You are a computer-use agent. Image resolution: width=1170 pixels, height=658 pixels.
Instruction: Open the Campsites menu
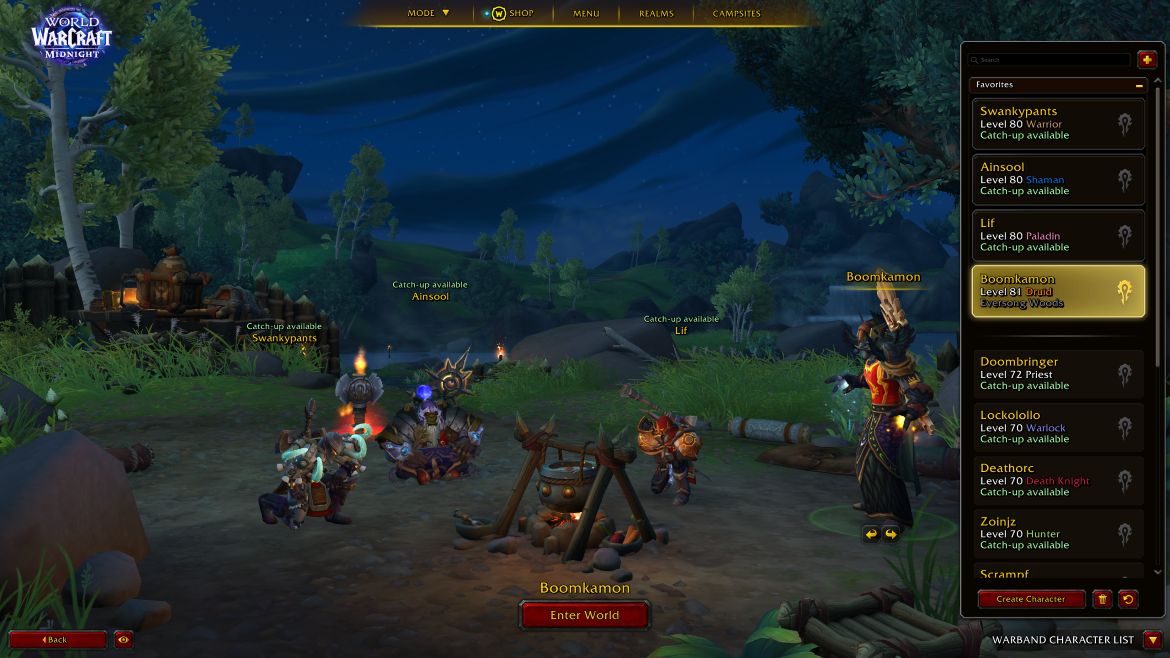tap(736, 13)
